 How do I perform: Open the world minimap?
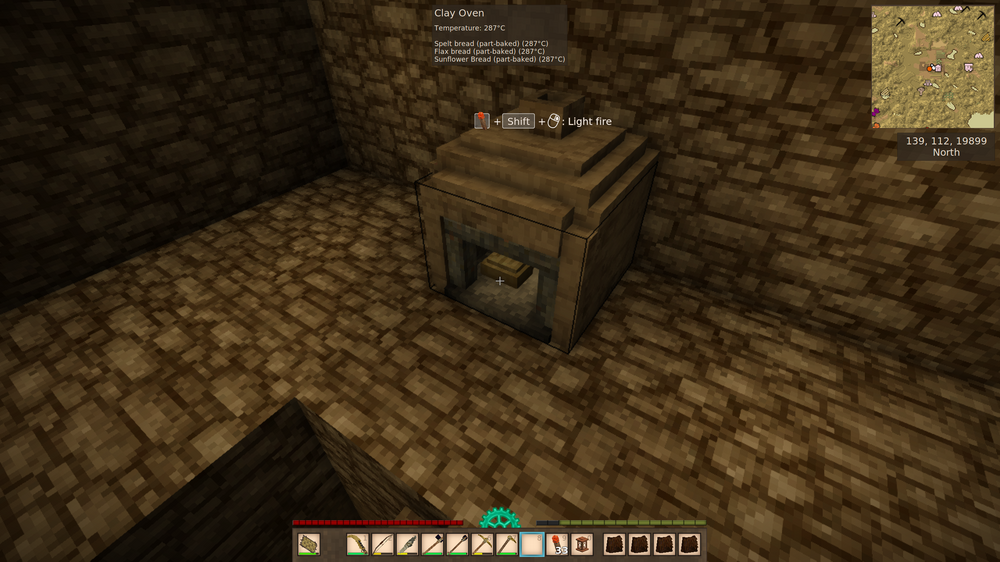[933, 67]
